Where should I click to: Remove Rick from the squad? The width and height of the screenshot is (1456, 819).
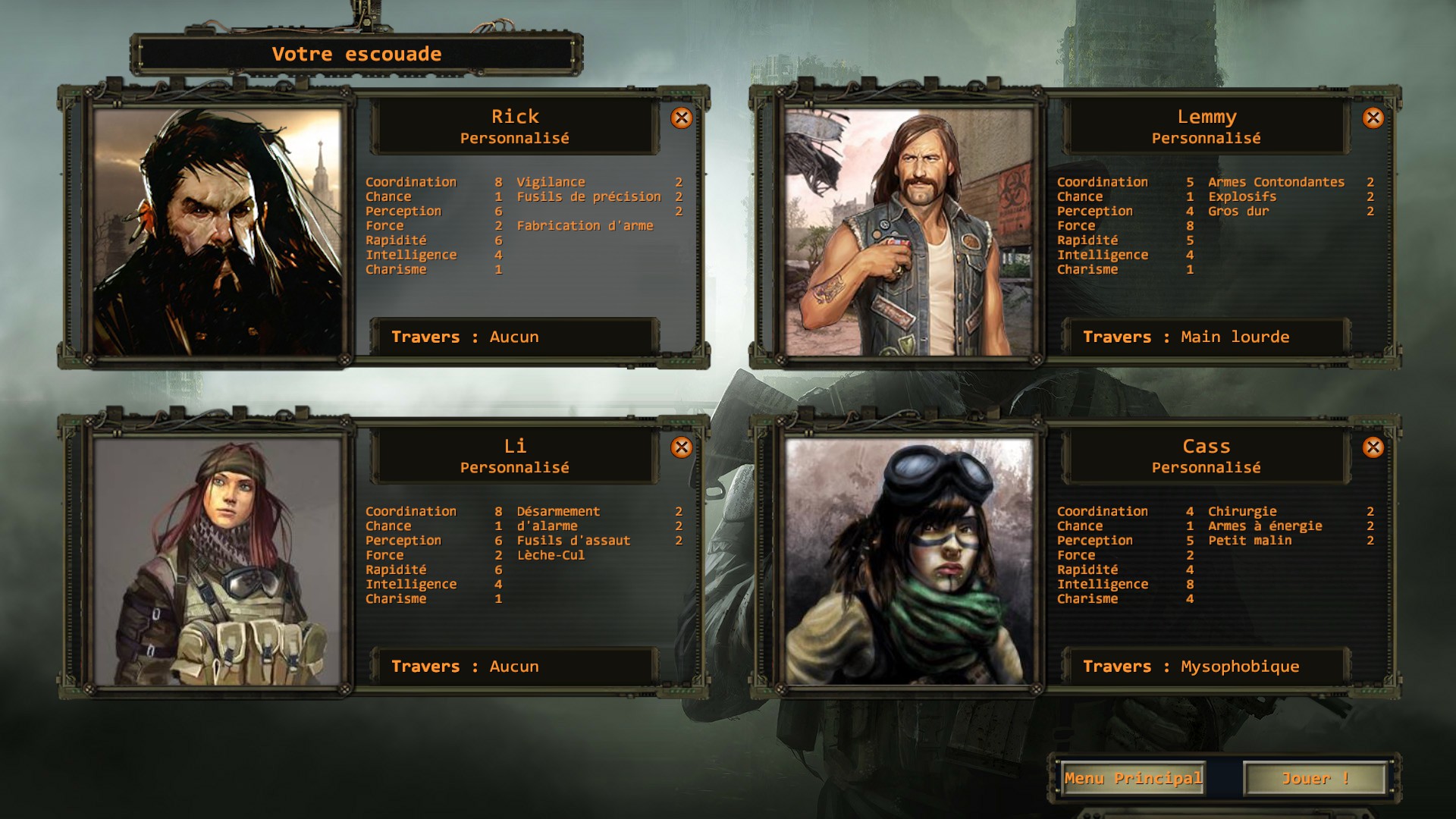click(x=681, y=118)
